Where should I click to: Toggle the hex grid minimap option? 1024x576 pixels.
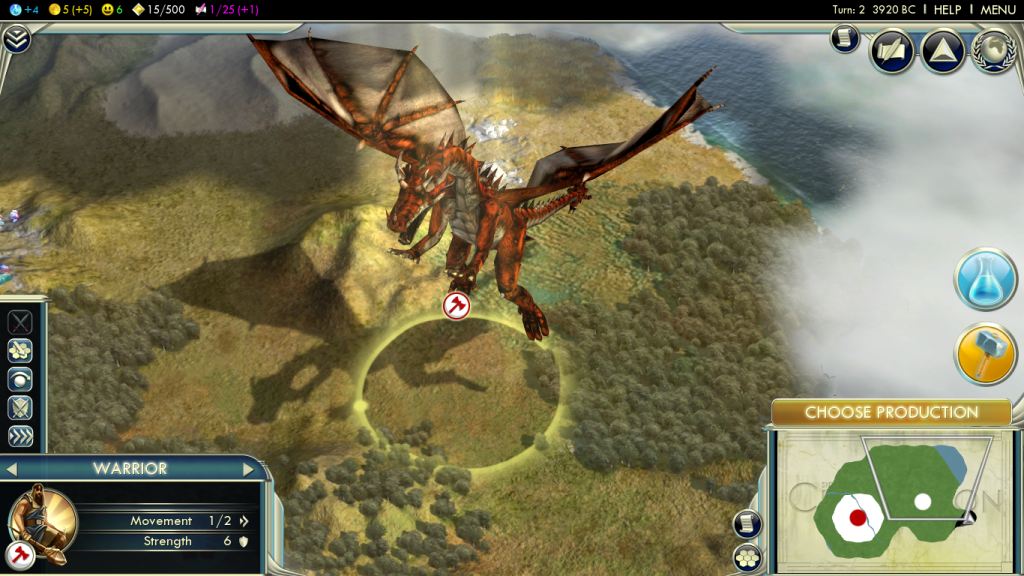tap(746, 558)
